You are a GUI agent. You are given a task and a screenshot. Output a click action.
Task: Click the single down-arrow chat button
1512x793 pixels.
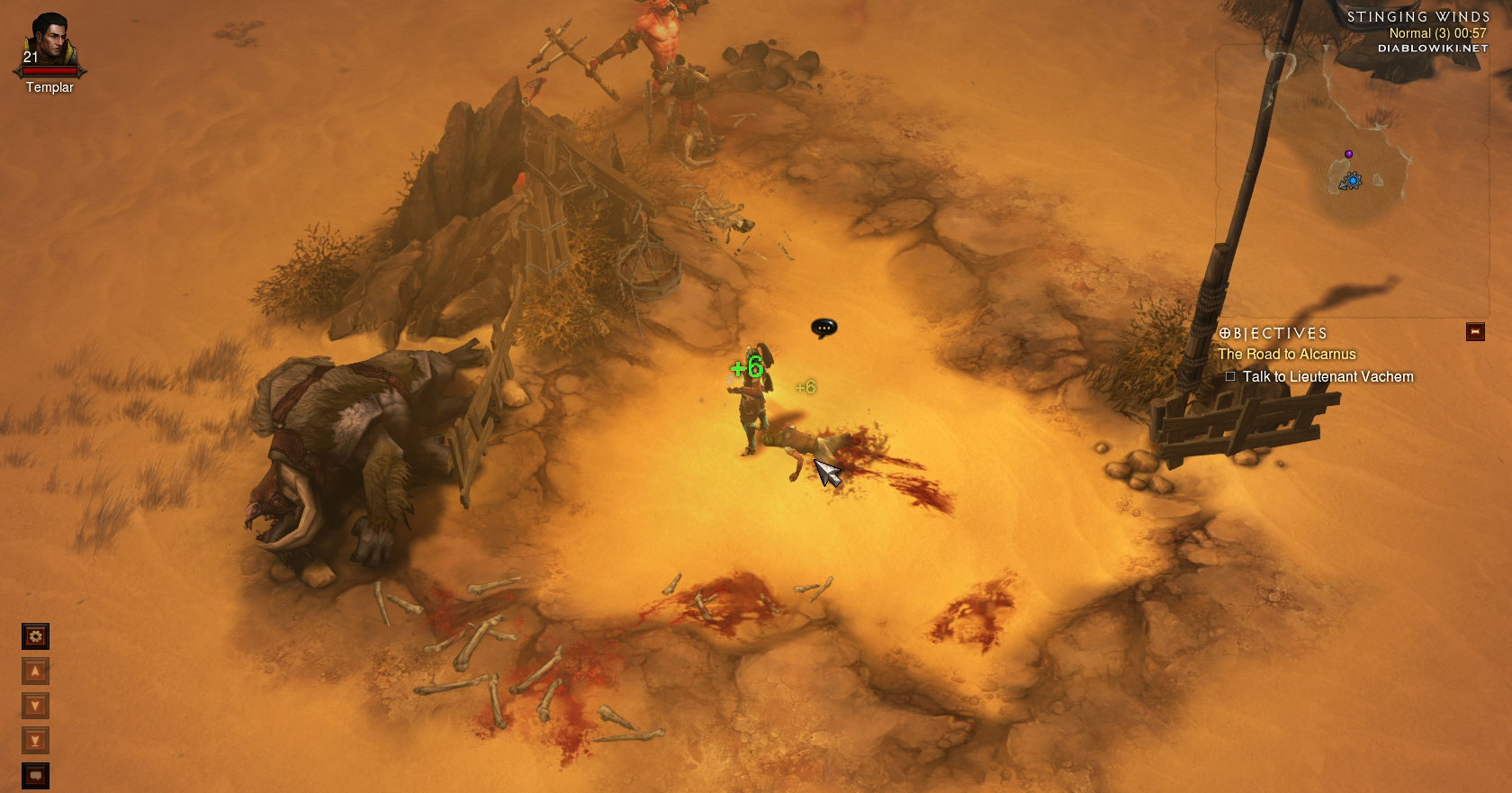pos(35,706)
